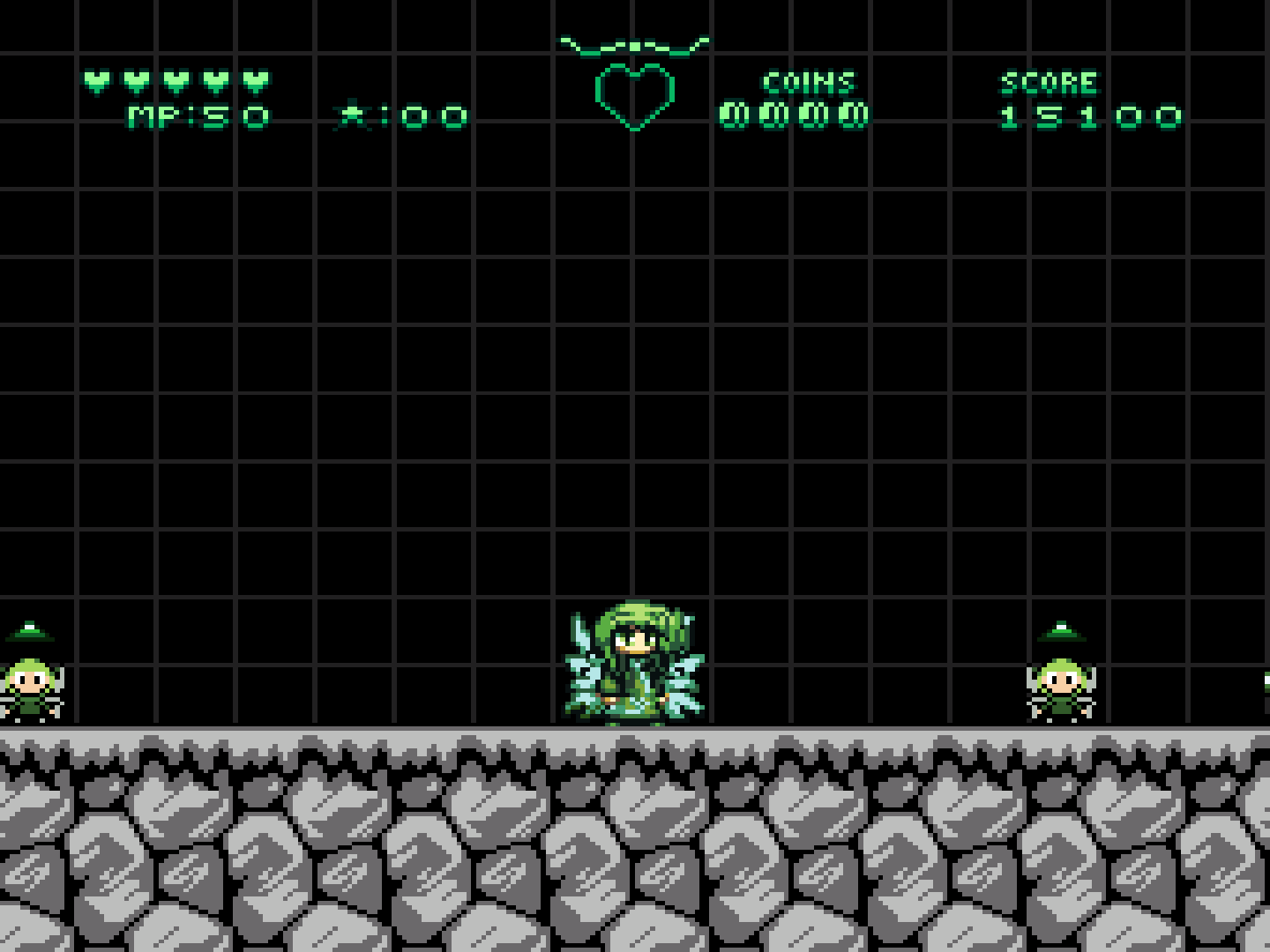The width and height of the screenshot is (1270, 952).
Task: Click the COINS label text
Action: point(809,82)
